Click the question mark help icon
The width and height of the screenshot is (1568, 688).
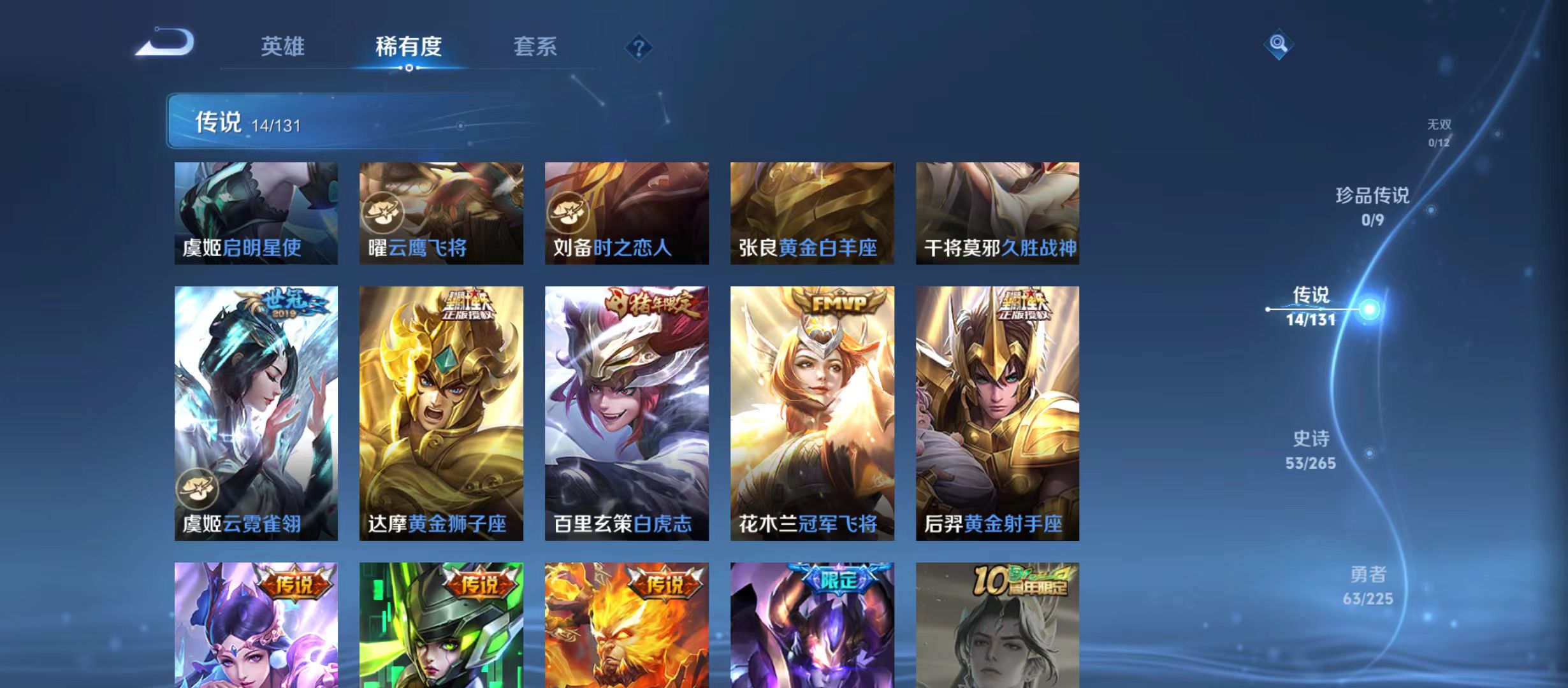click(x=639, y=47)
